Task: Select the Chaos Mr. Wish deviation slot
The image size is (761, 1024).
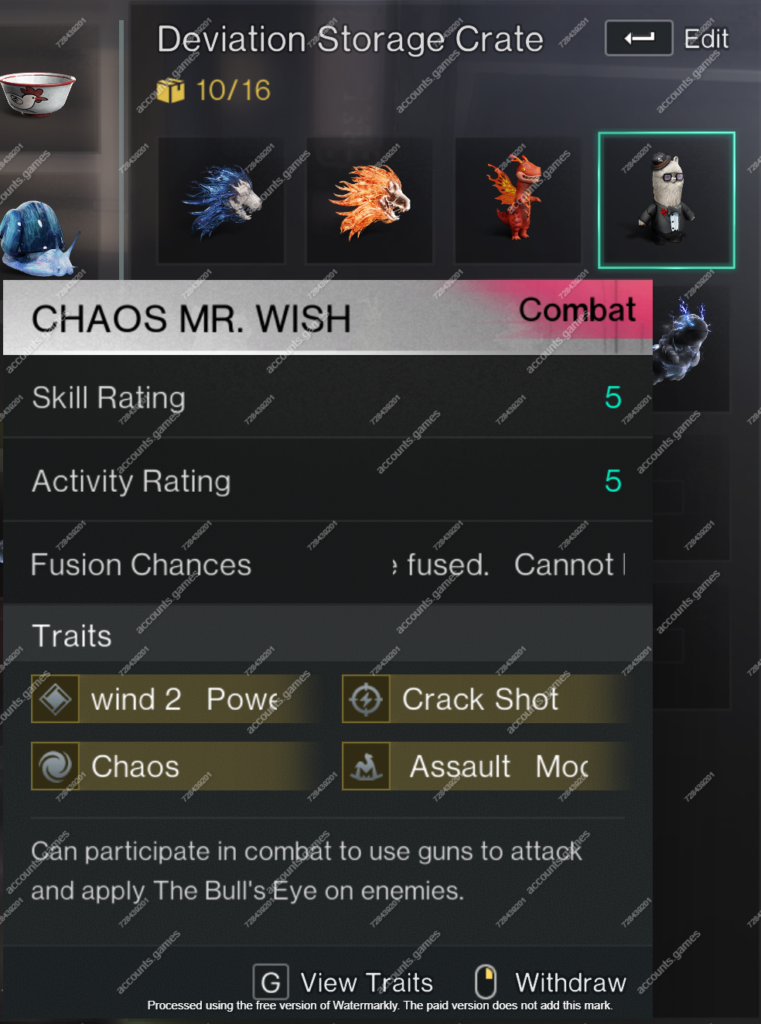Action: tap(666, 200)
